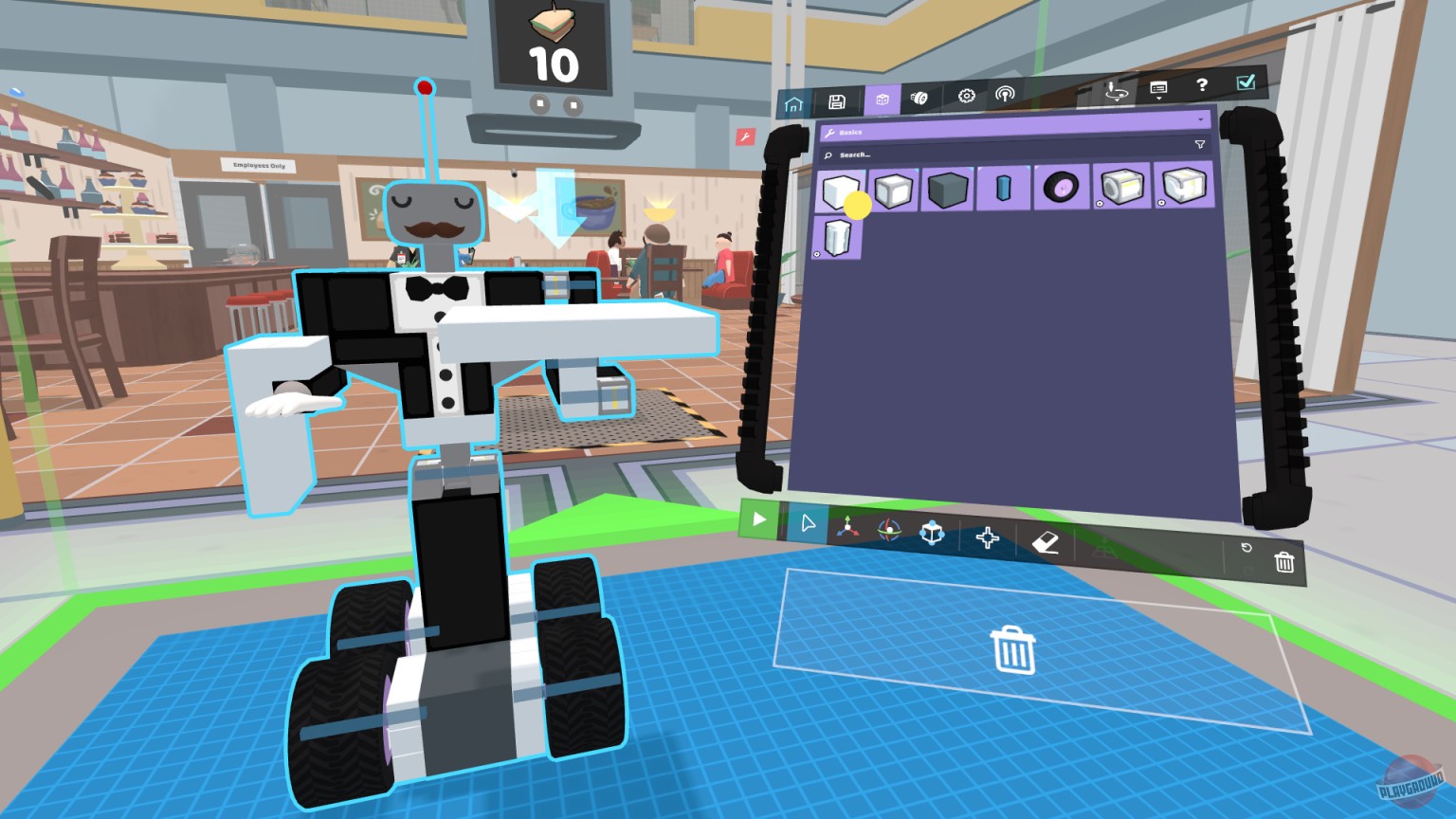
Task: Select the rotate tool
Action: [x=888, y=529]
